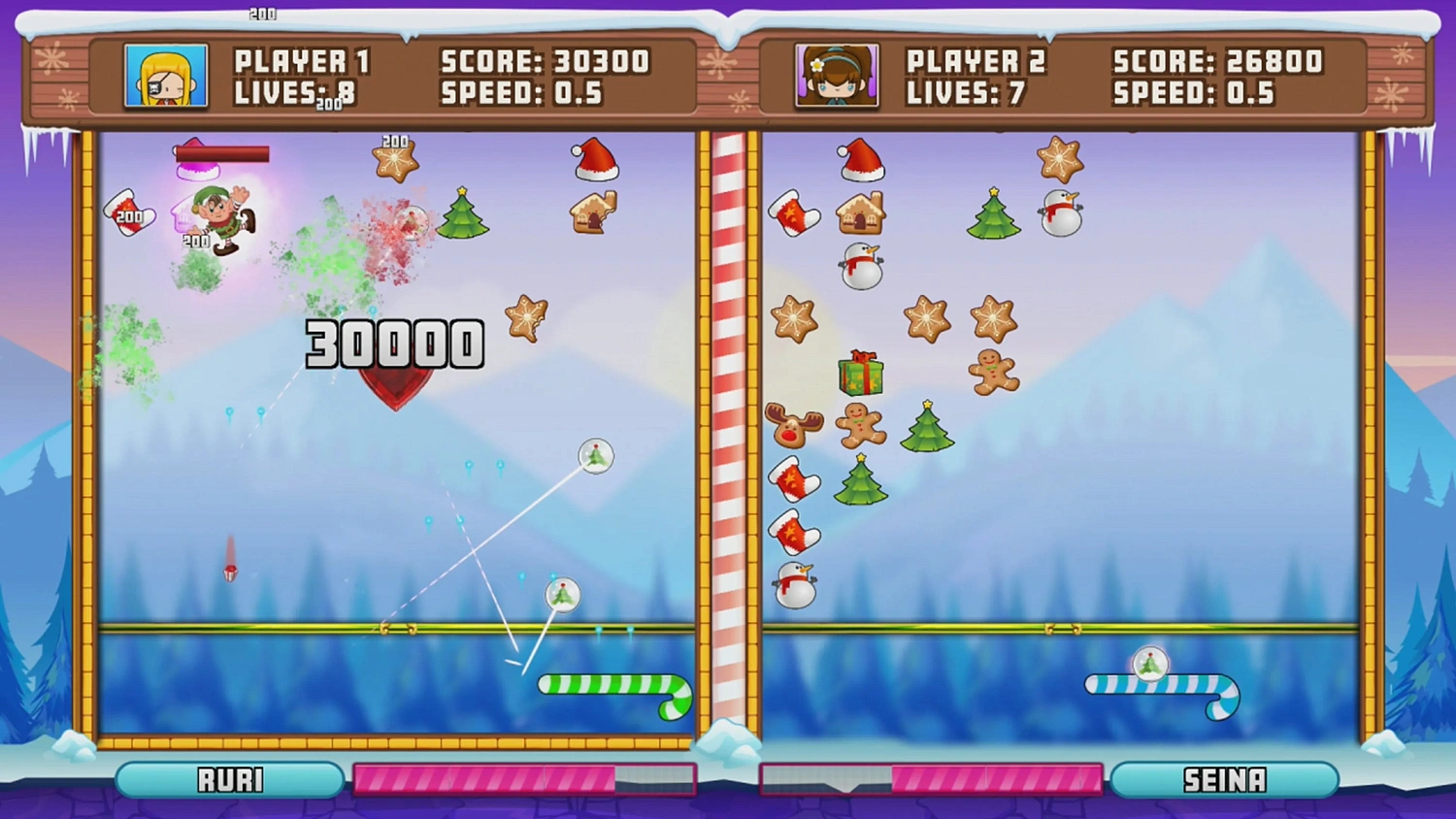Expand the Player 1 score panel
Screen dimensions: 1456x819
coord(544,62)
